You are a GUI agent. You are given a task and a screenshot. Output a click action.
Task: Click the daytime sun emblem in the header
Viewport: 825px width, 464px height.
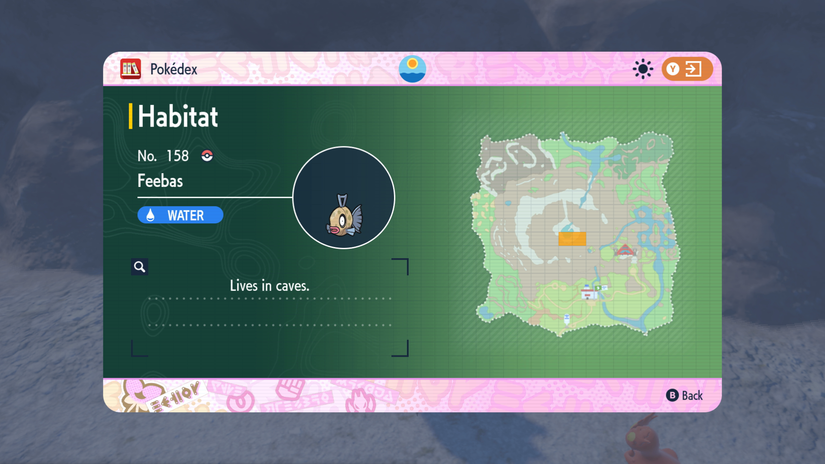tap(412, 68)
